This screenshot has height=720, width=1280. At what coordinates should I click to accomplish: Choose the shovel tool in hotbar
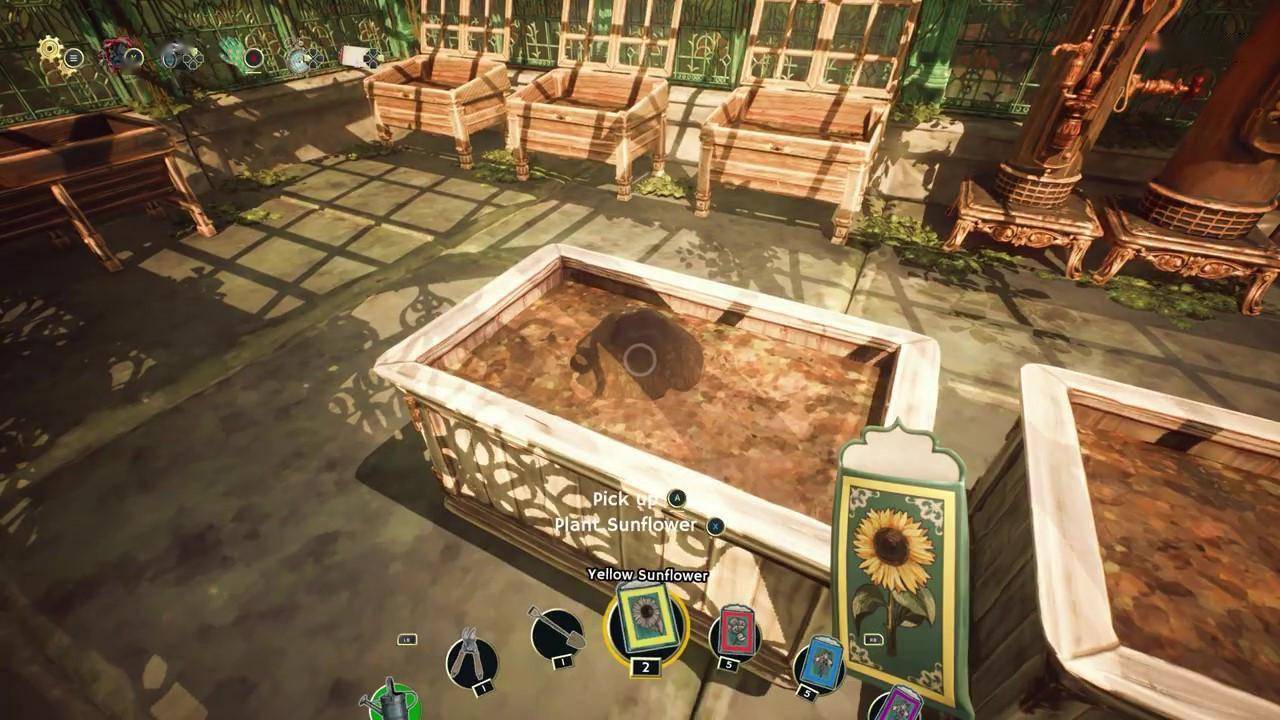[556, 632]
